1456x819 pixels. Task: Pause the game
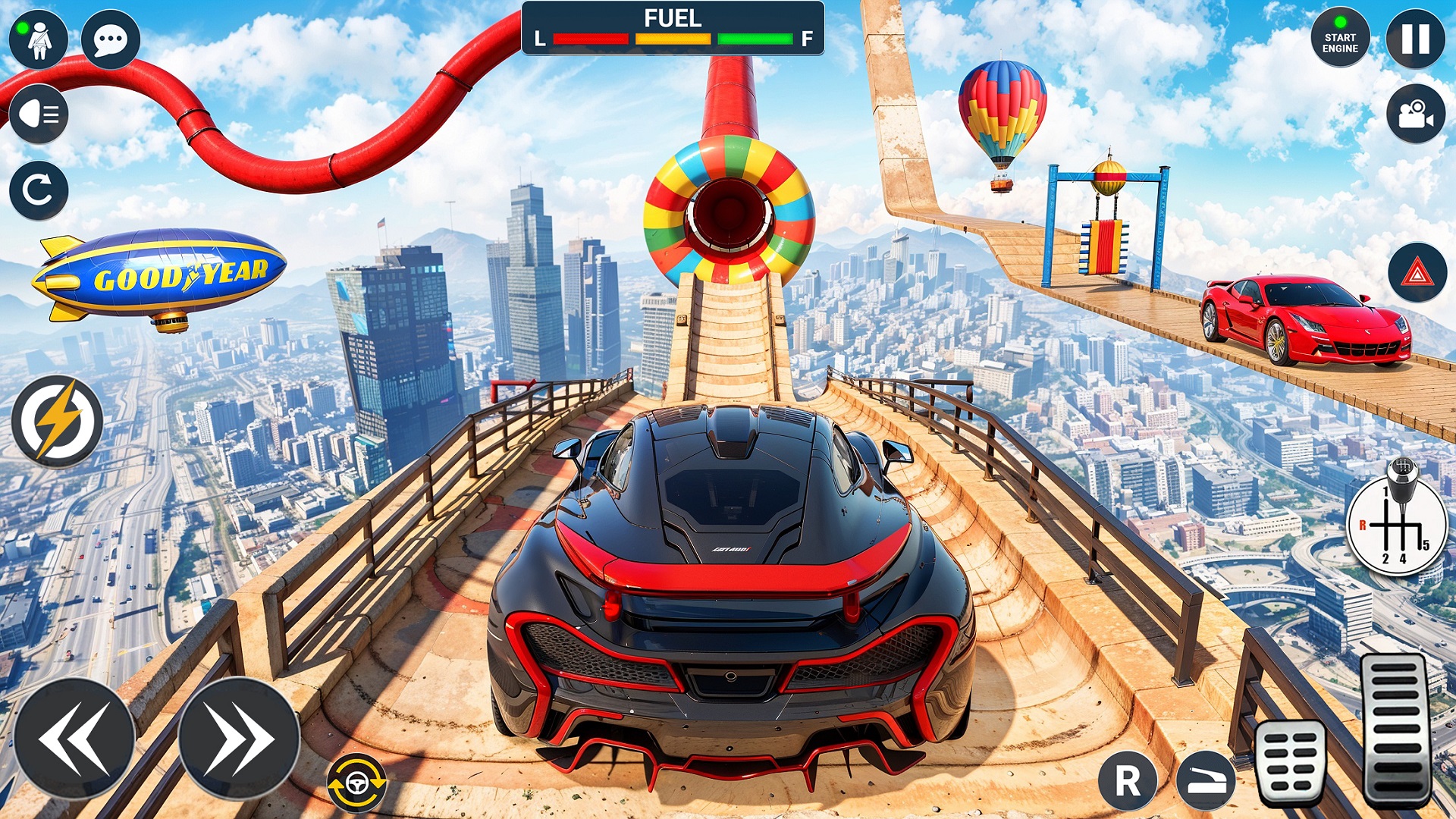click(1417, 38)
